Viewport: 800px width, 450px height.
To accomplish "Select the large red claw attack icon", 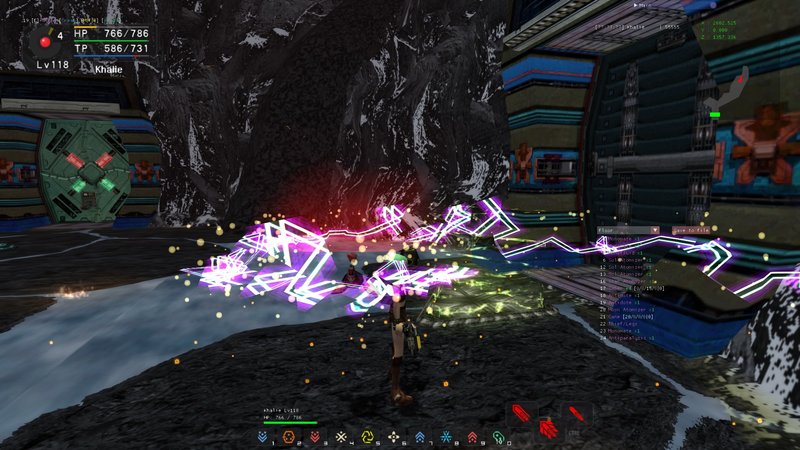I will 547,429.
